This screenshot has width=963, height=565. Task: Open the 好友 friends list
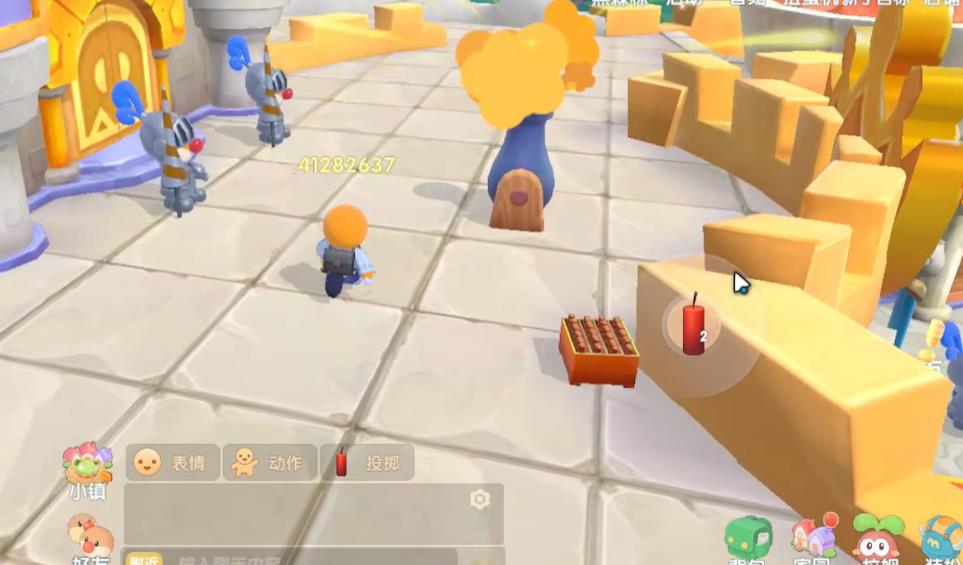pyautogui.click(x=88, y=540)
